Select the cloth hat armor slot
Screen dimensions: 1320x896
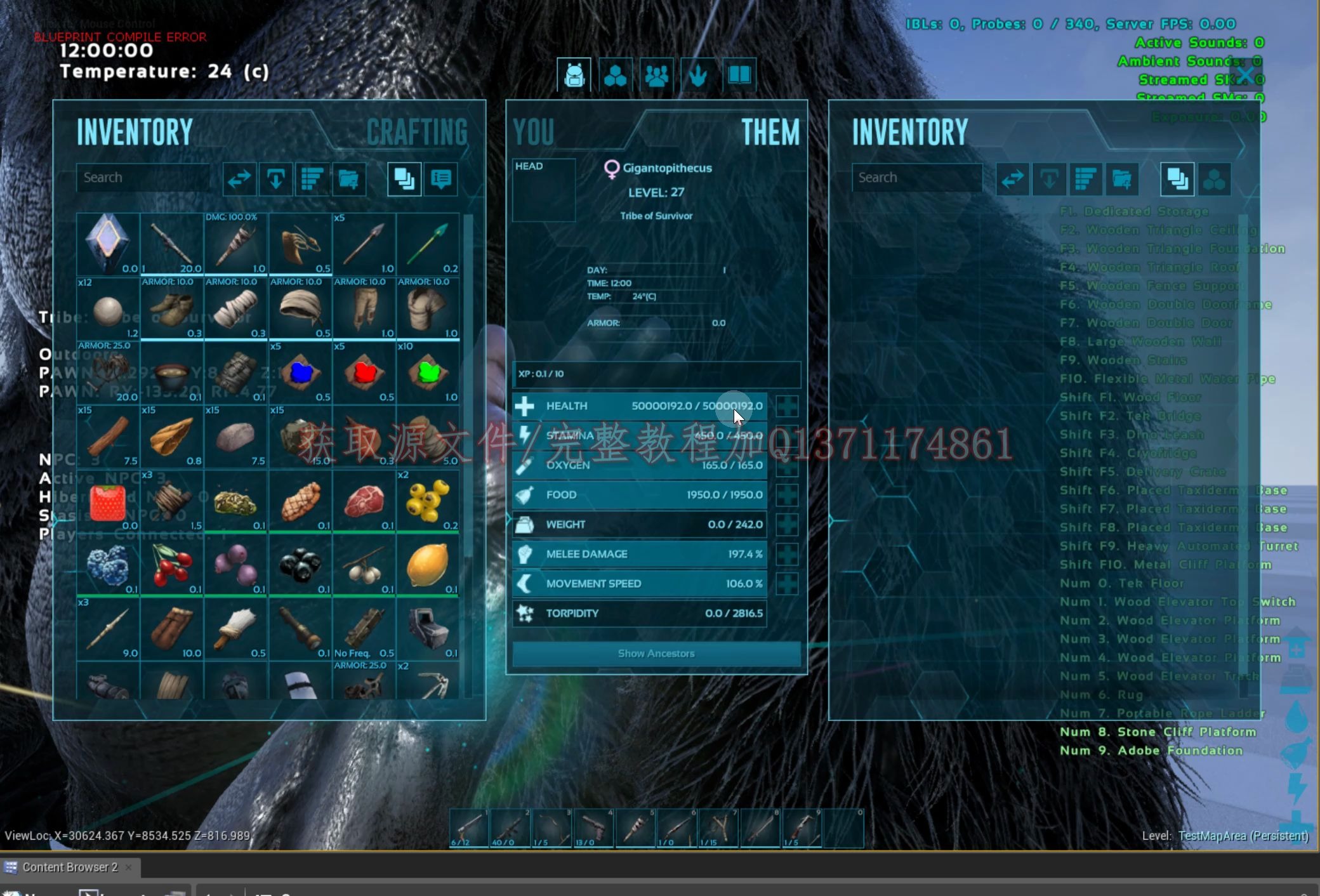301,309
